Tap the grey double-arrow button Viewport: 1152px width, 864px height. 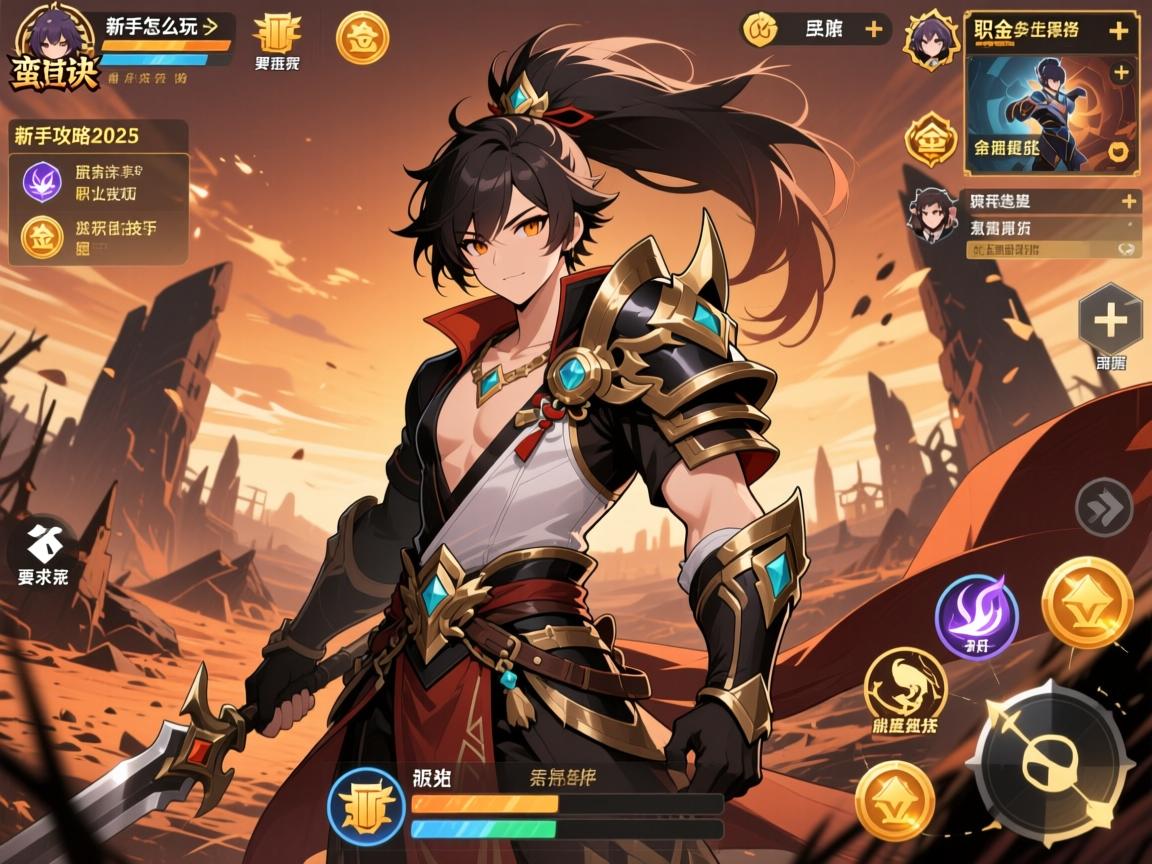(x=1103, y=508)
